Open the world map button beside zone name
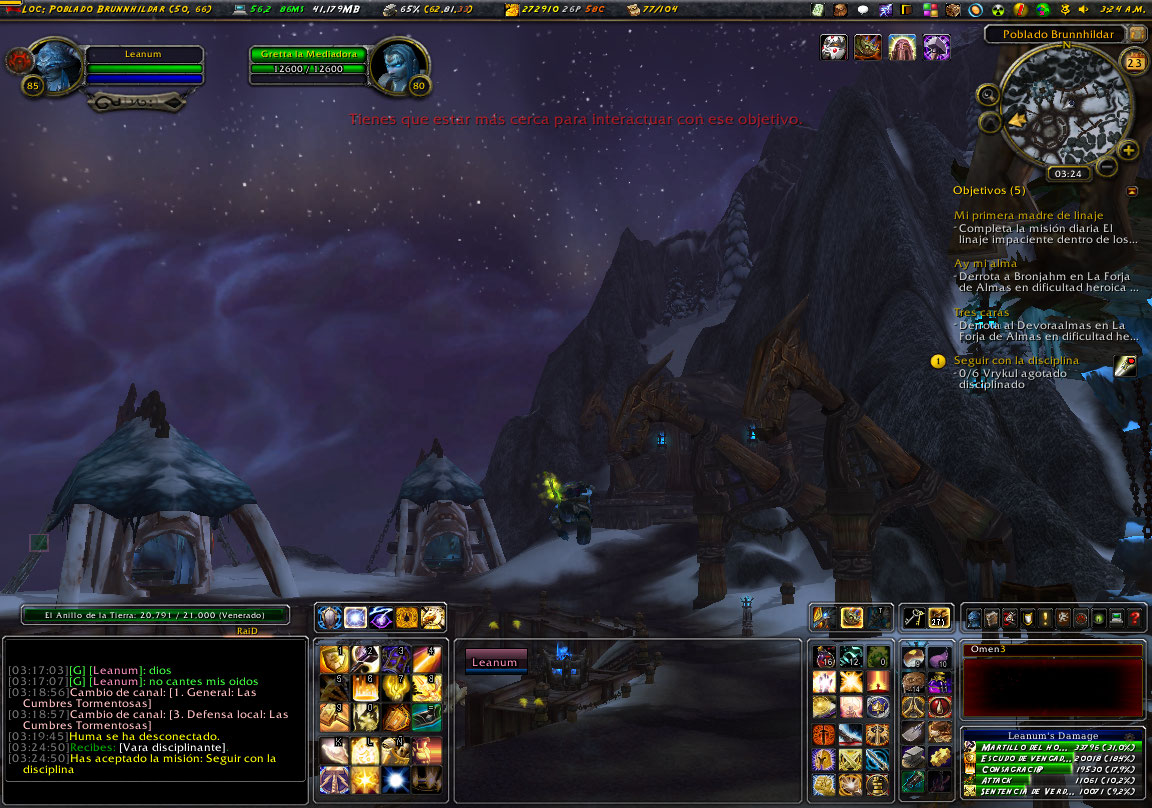The image size is (1152, 808). 1137,33
